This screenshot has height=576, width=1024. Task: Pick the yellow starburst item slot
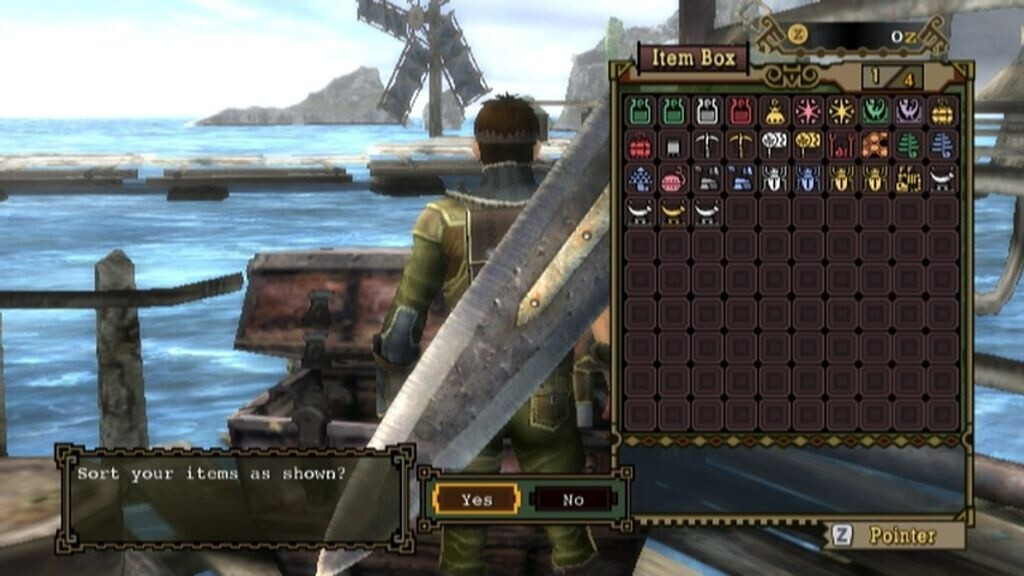[842, 111]
